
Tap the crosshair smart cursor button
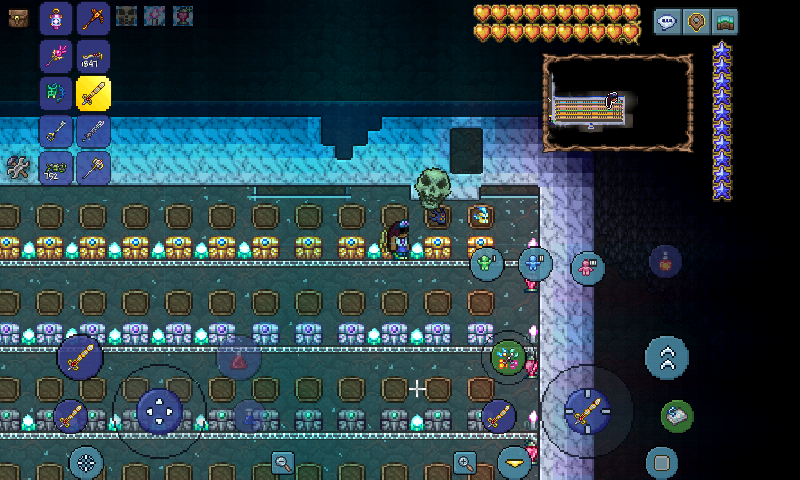86,462
